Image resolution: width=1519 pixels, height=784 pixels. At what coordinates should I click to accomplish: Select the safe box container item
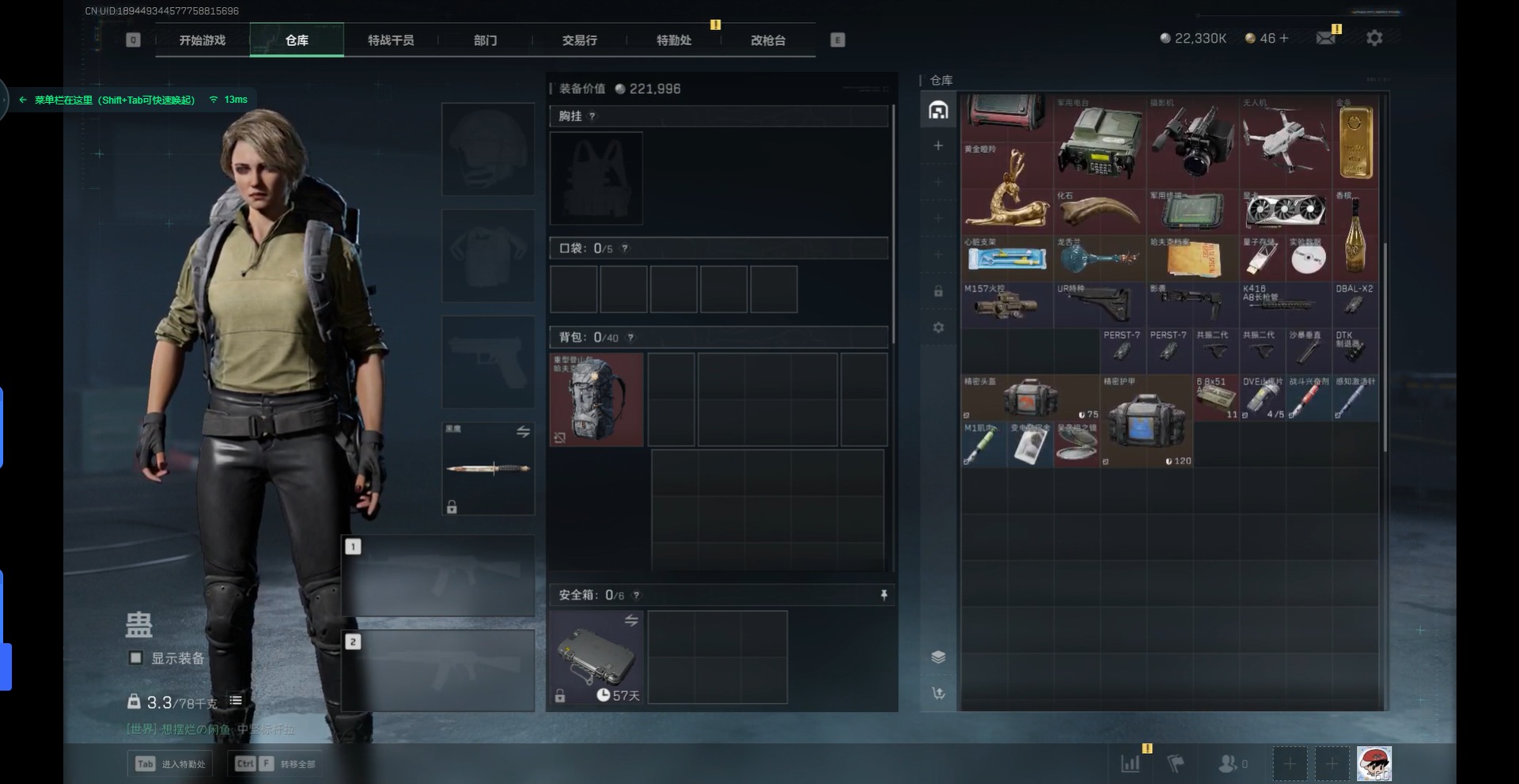597,657
